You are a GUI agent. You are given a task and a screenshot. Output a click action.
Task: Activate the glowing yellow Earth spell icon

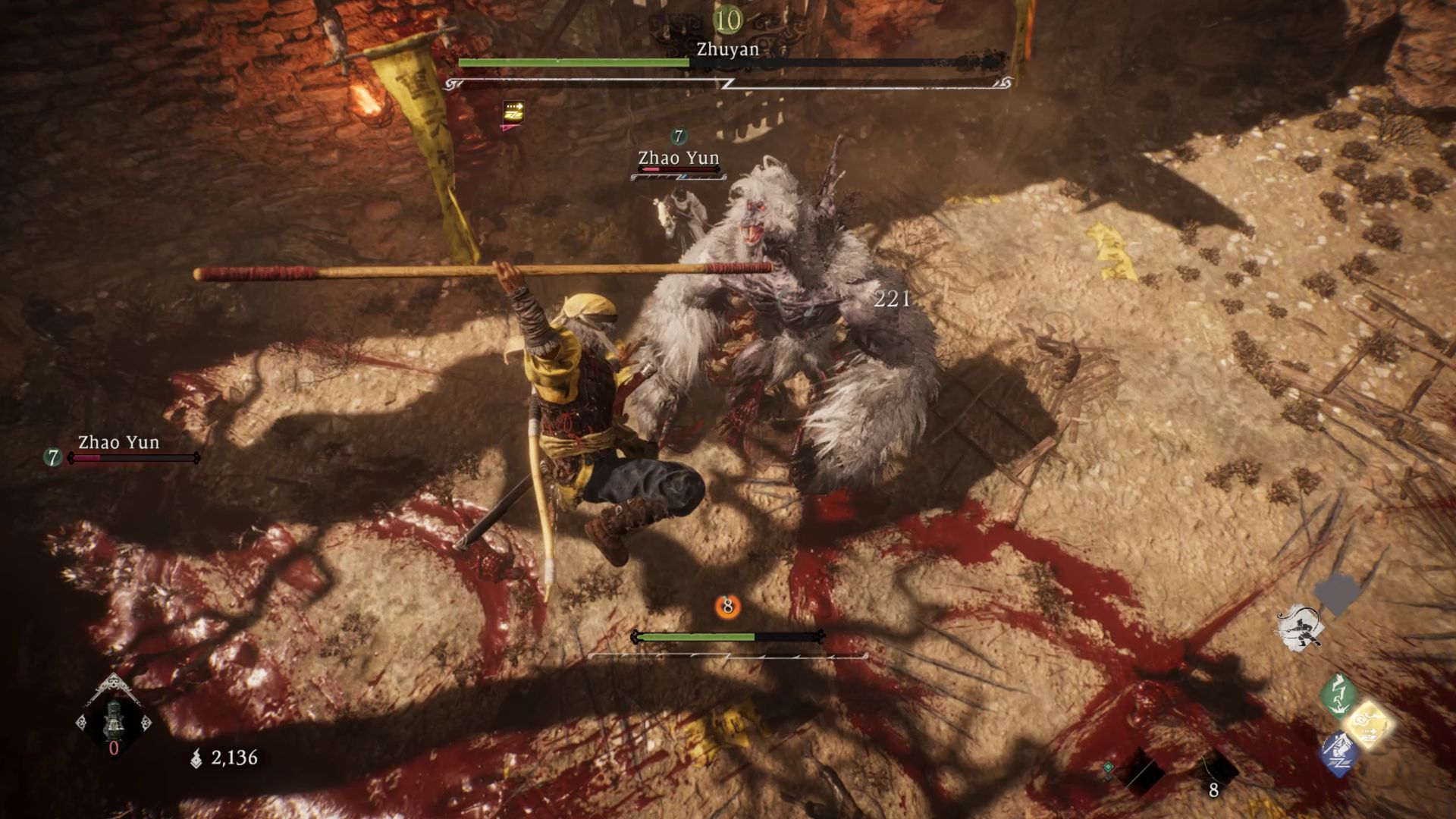(x=1370, y=724)
